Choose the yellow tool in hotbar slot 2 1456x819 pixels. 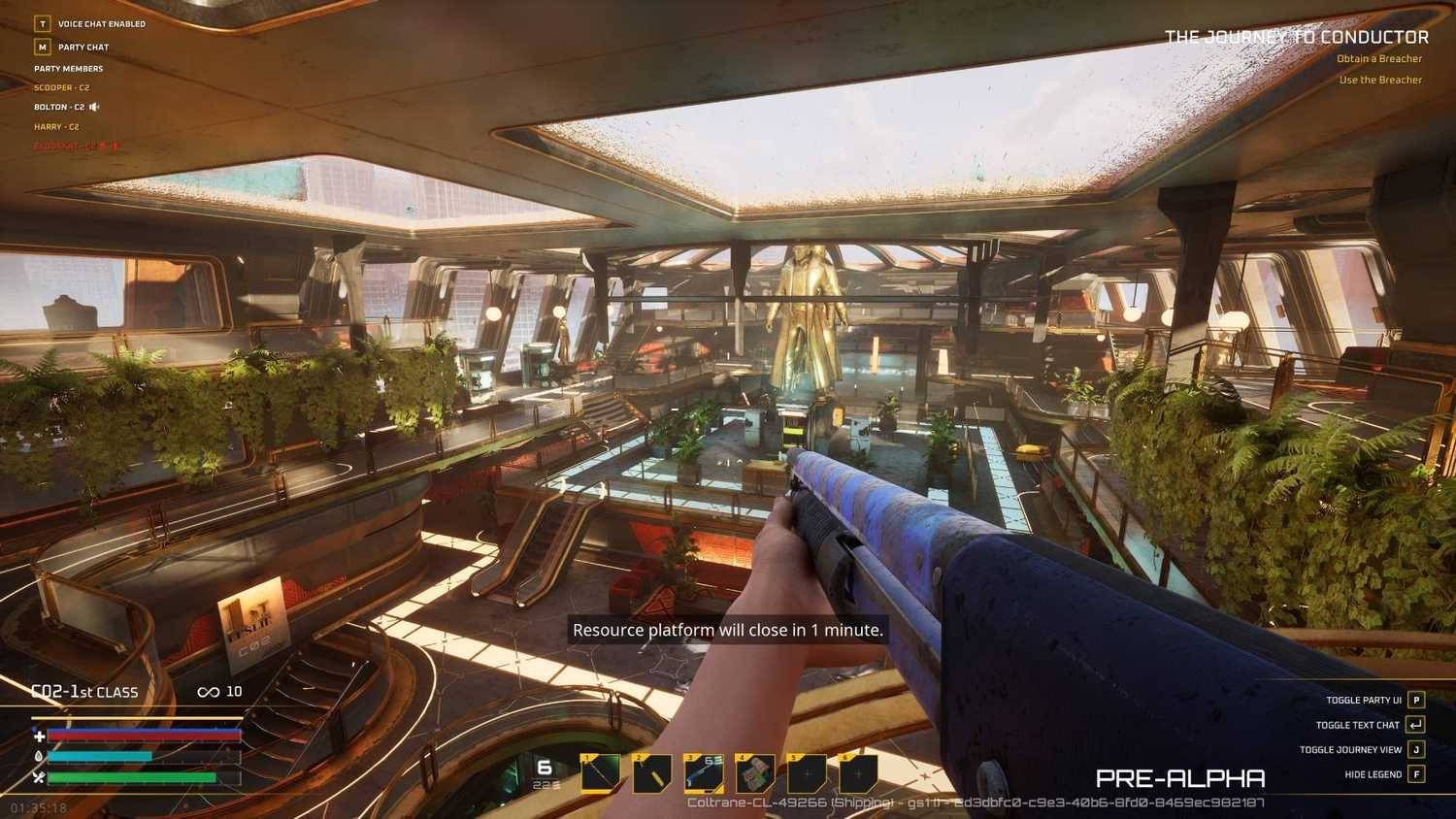pyautogui.click(x=652, y=773)
